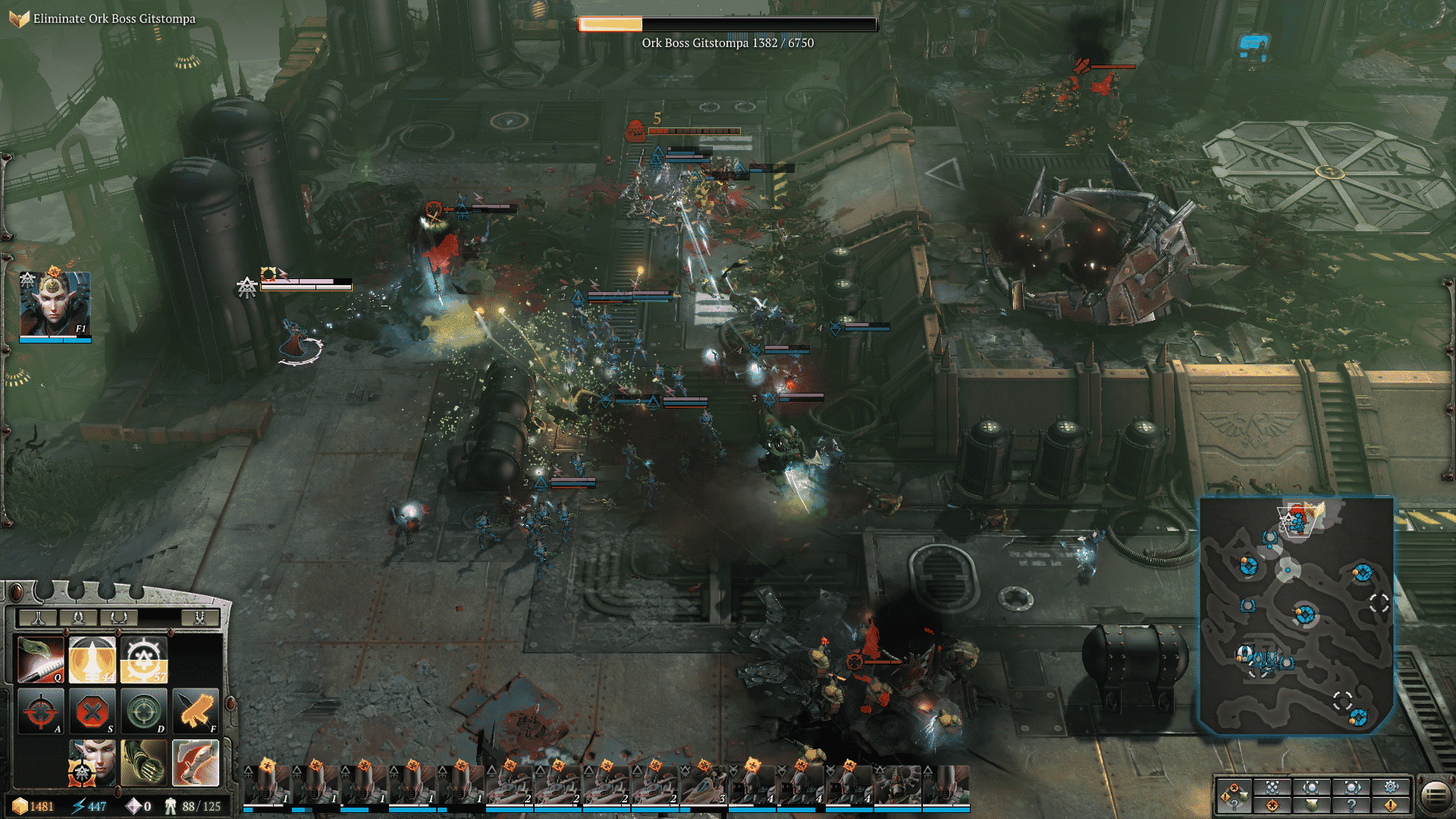Click the armored gauntlet item icon
This screenshot has width=1456, height=819.
click(x=144, y=762)
